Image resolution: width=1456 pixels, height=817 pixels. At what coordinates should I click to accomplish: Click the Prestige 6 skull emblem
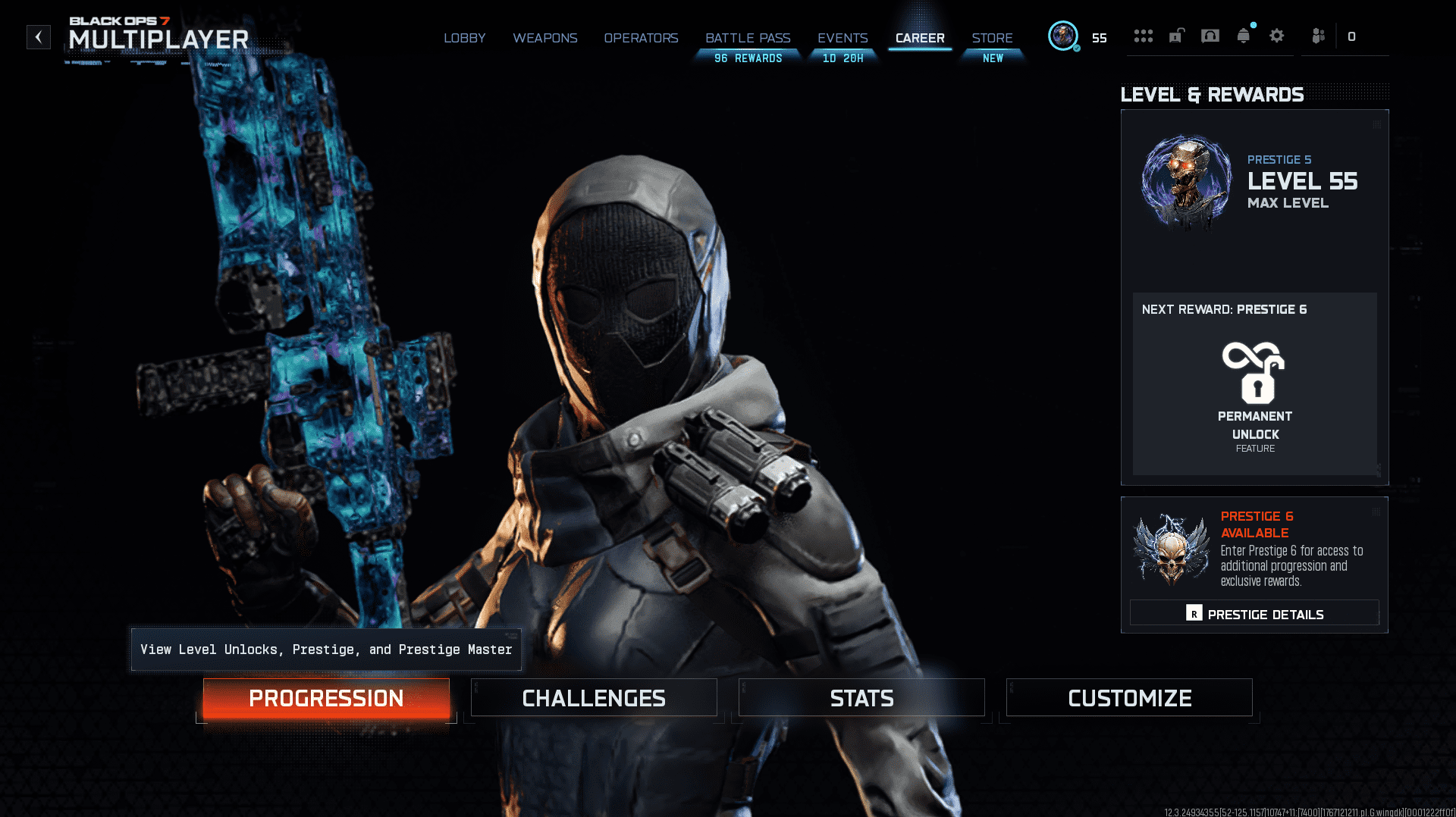[1171, 552]
